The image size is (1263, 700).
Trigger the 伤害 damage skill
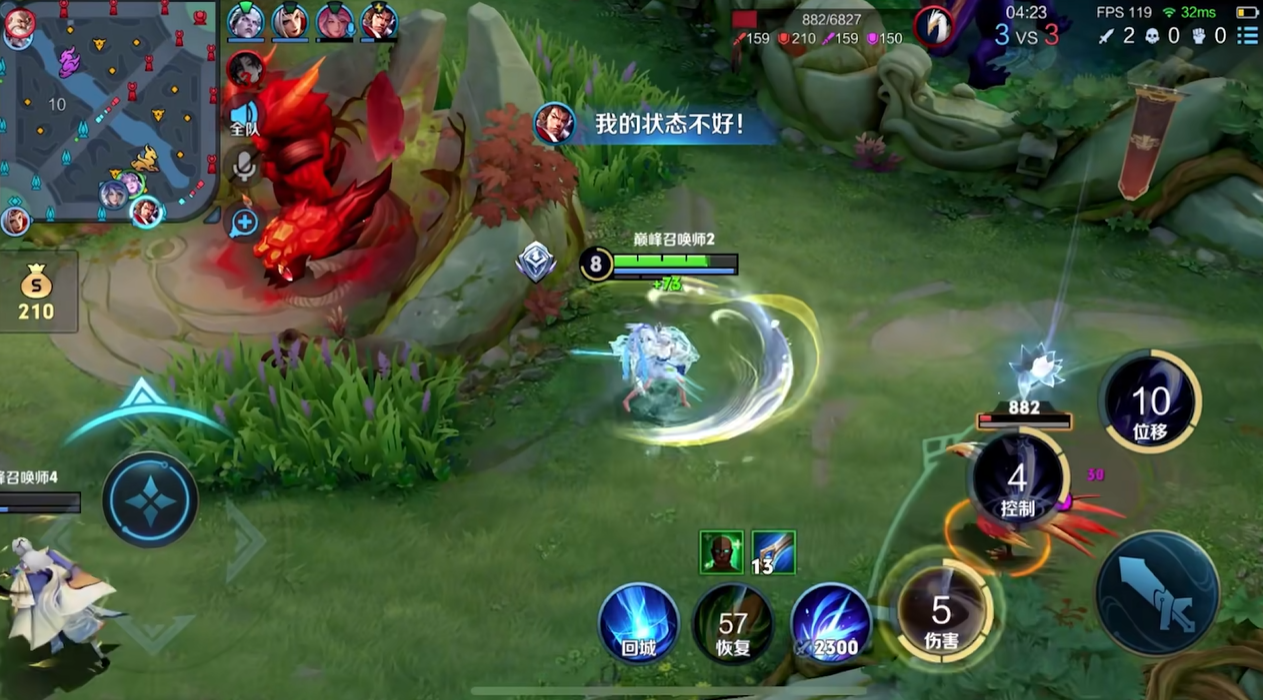point(941,612)
